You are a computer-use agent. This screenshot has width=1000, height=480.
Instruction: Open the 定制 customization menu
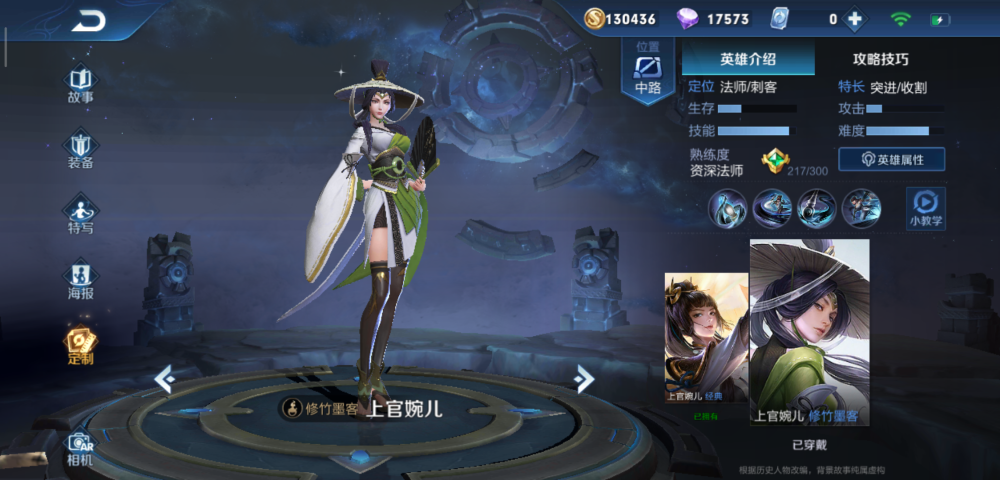pyautogui.click(x=80, y=344)
